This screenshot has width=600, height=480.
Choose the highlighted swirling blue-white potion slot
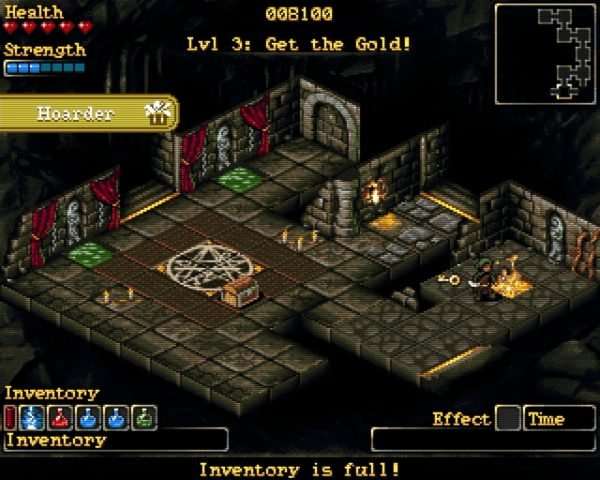click(33, 418)
